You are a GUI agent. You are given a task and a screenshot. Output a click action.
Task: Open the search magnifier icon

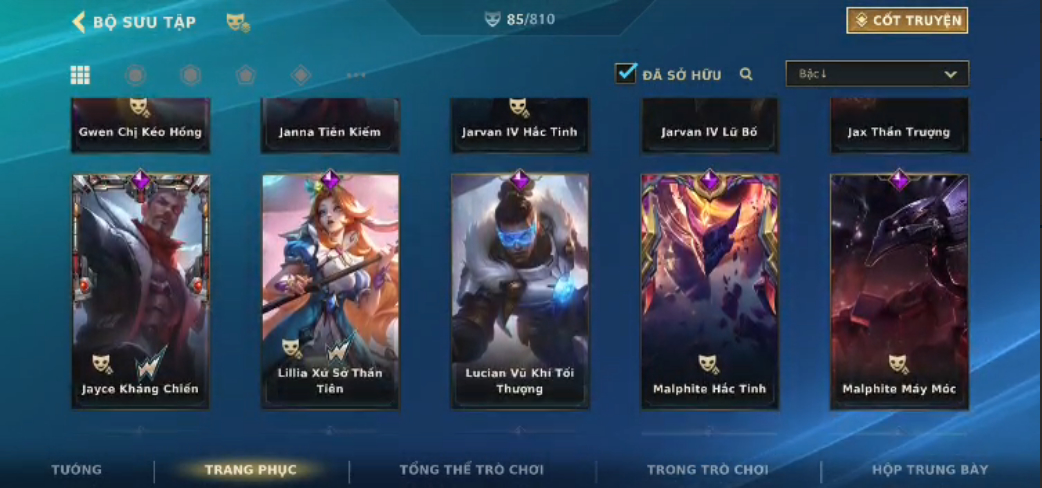pos(746,74)
